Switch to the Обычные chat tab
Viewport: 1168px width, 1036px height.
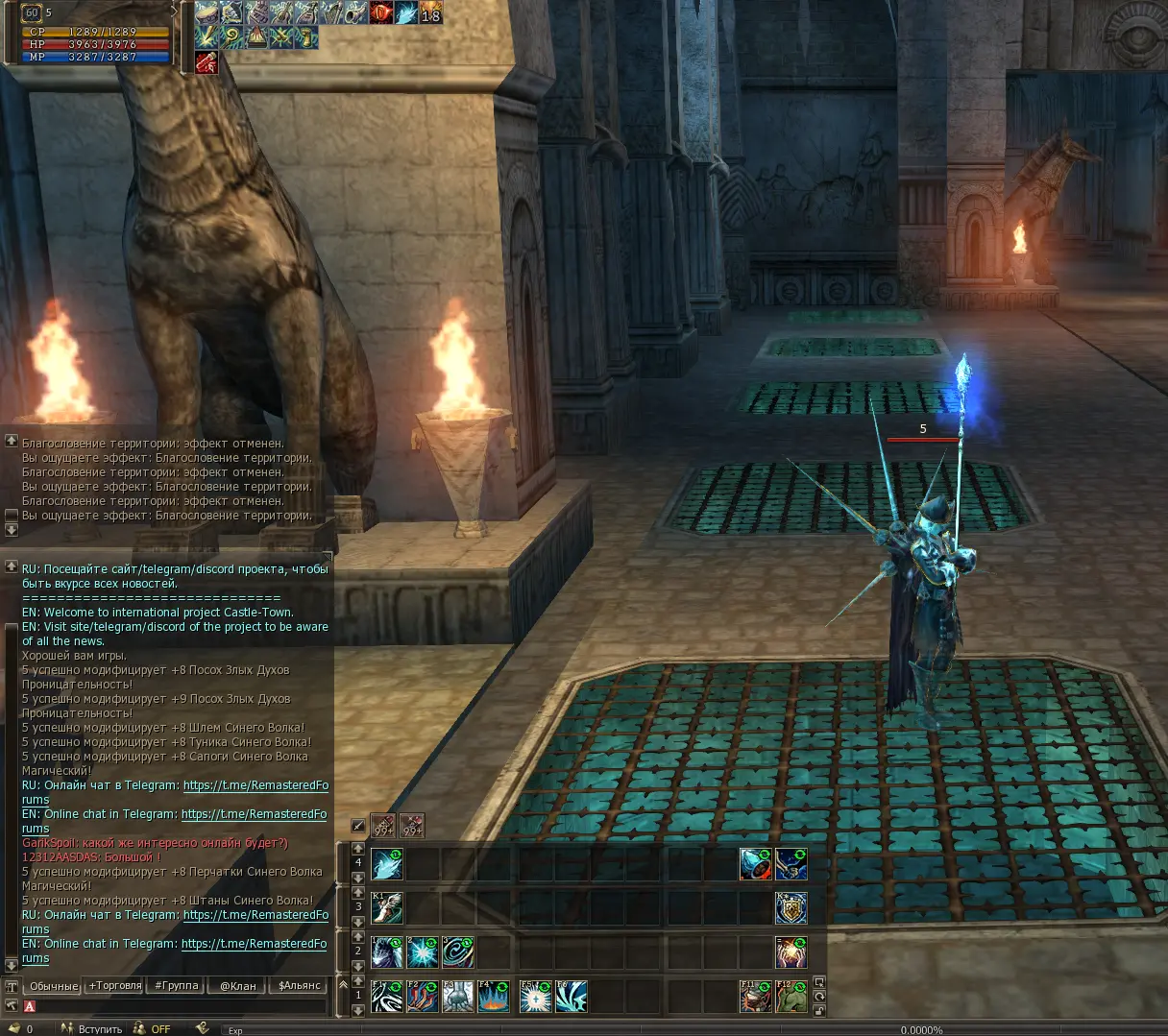(53, 986)
